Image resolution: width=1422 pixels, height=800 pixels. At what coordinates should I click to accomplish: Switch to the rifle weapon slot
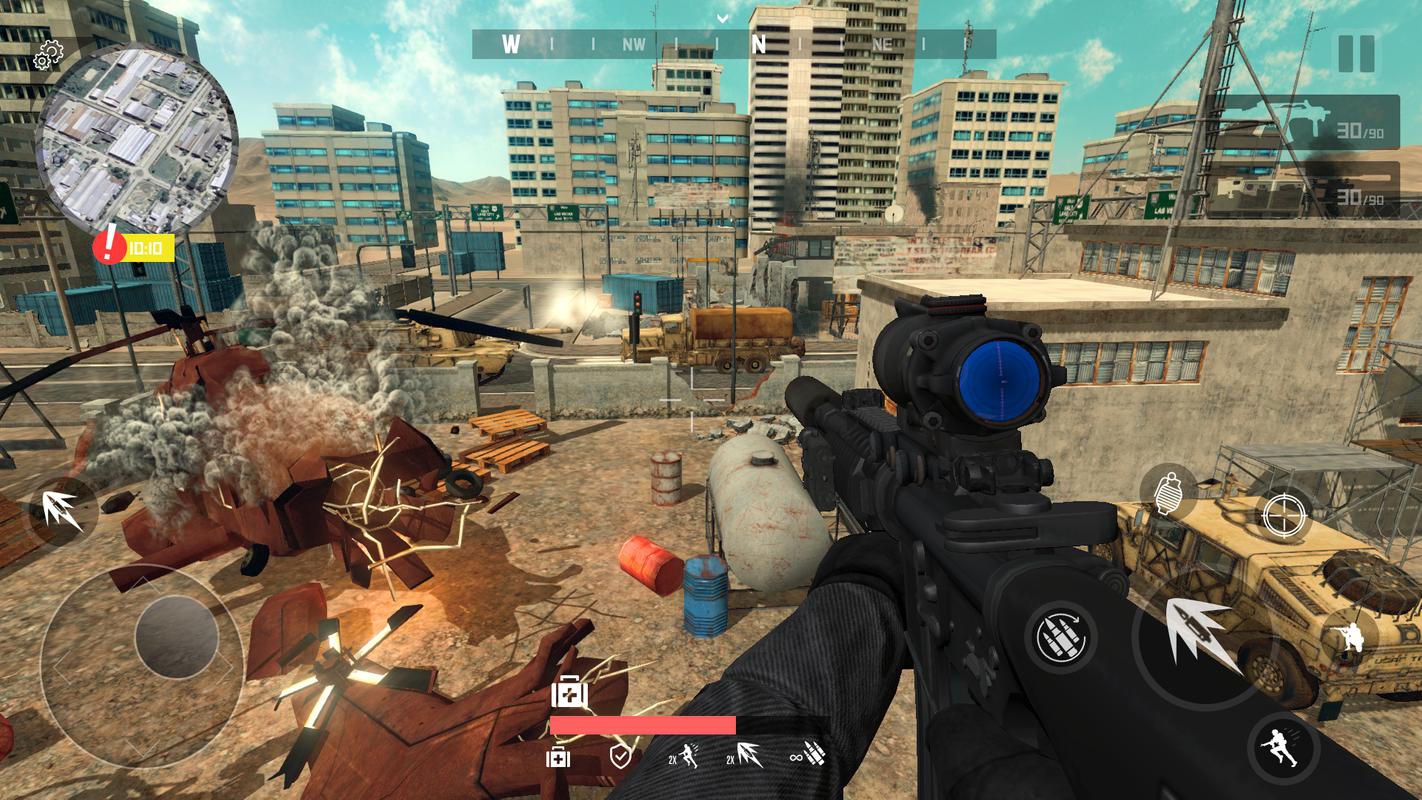tap(1308, 190)
